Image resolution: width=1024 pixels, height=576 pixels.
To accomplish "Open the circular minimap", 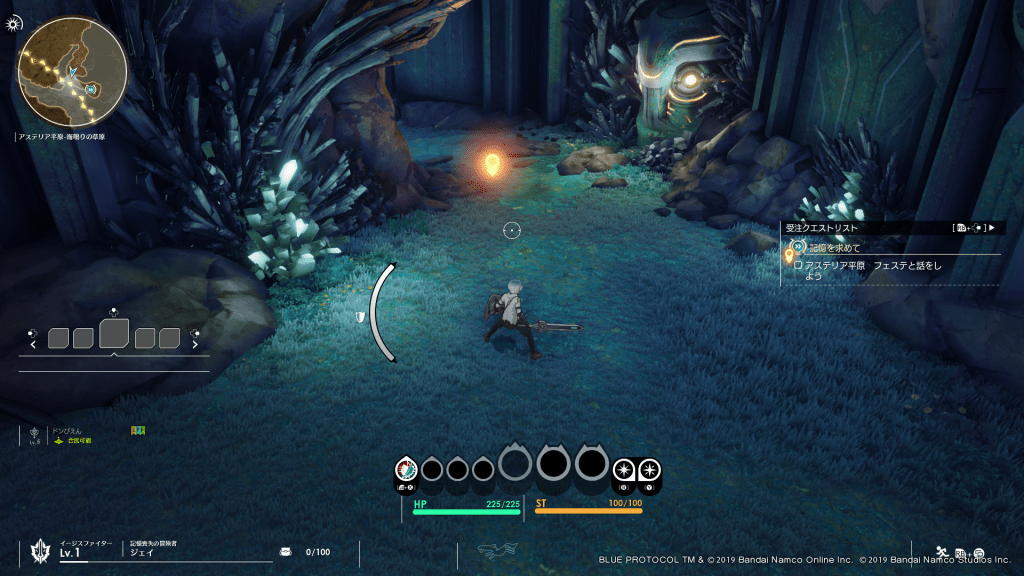I will pos(71,72).
